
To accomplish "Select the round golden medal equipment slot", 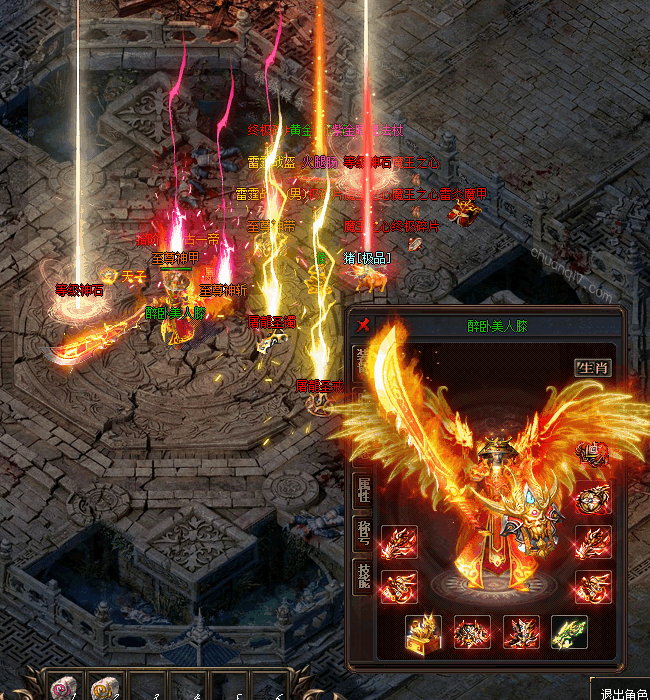I will (593, 498).
